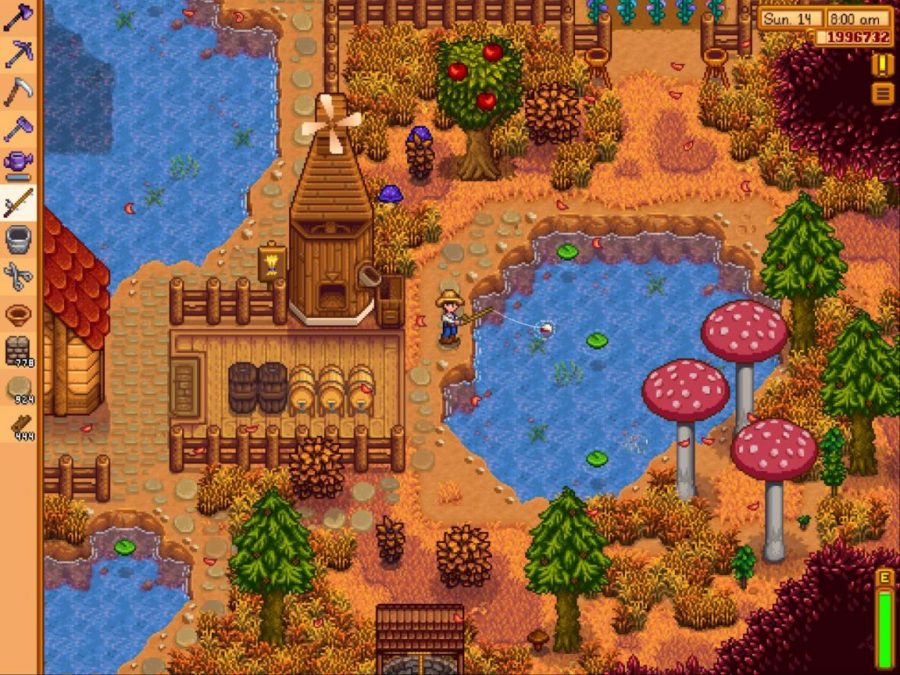The width and height of the screenshot is (900, 675).
Task: Select the purple watering can
Action: click(x=19, y=164)
